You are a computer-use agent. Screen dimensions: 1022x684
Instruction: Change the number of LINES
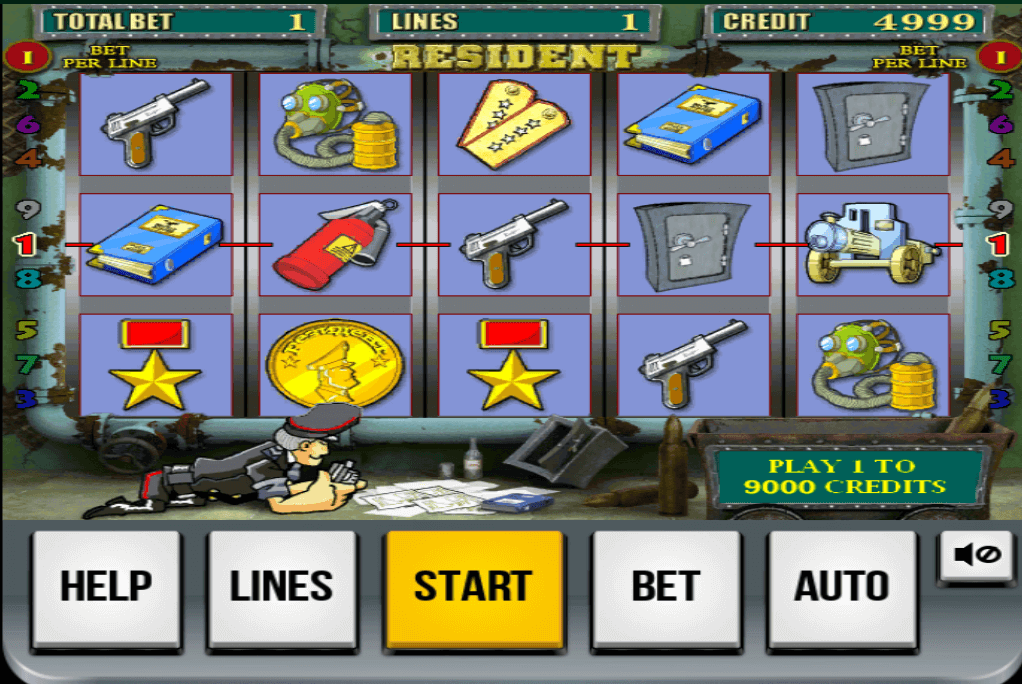tap(282, 587)
